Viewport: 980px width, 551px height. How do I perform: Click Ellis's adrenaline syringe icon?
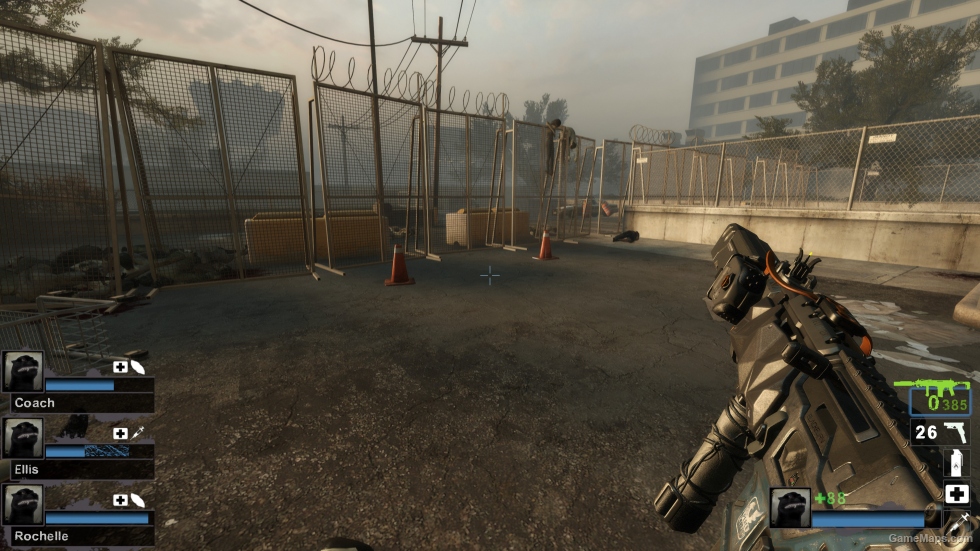[137, 433]
